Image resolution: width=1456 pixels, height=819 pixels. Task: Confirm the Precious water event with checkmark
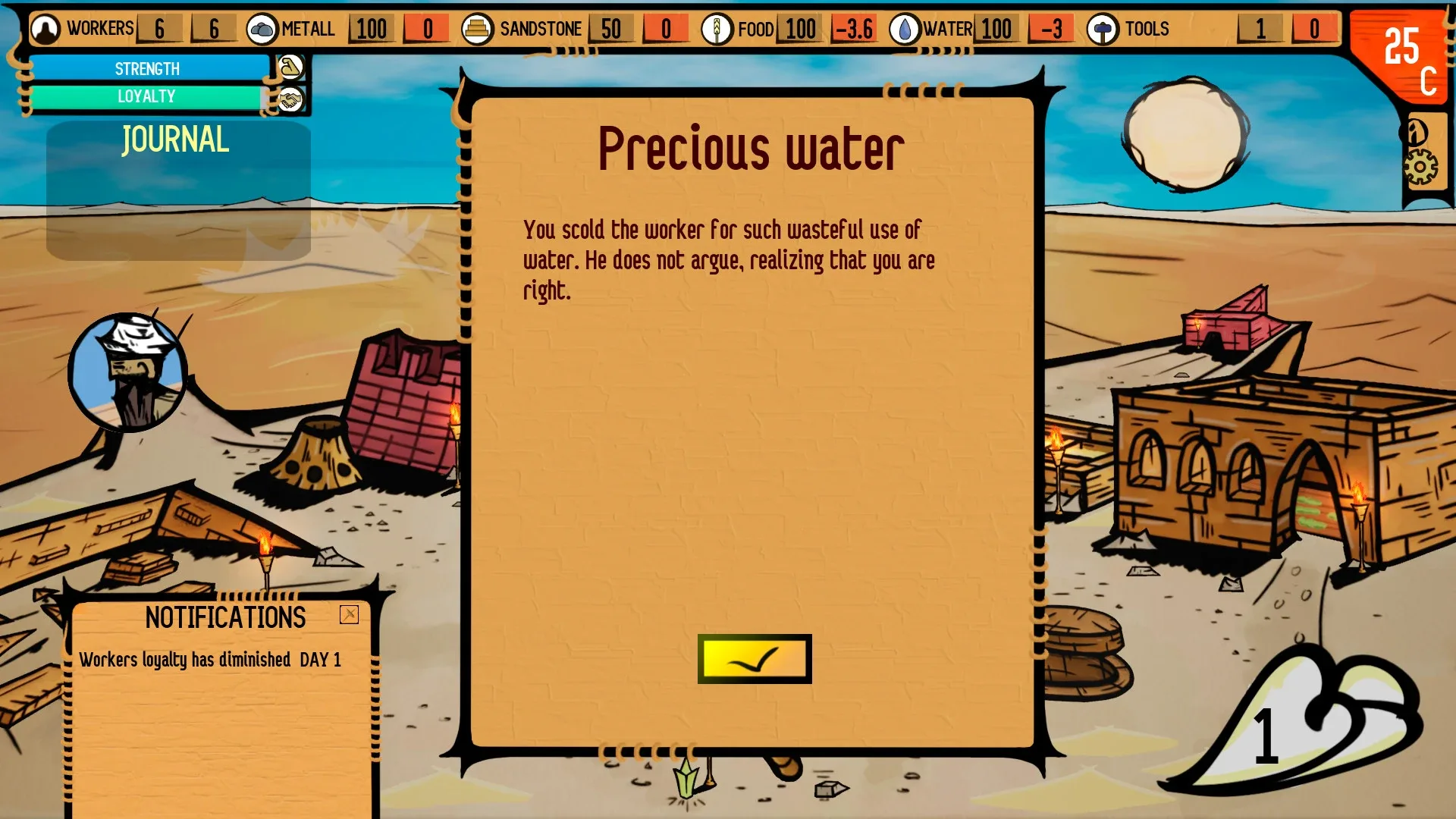click(x=755, y=659)
